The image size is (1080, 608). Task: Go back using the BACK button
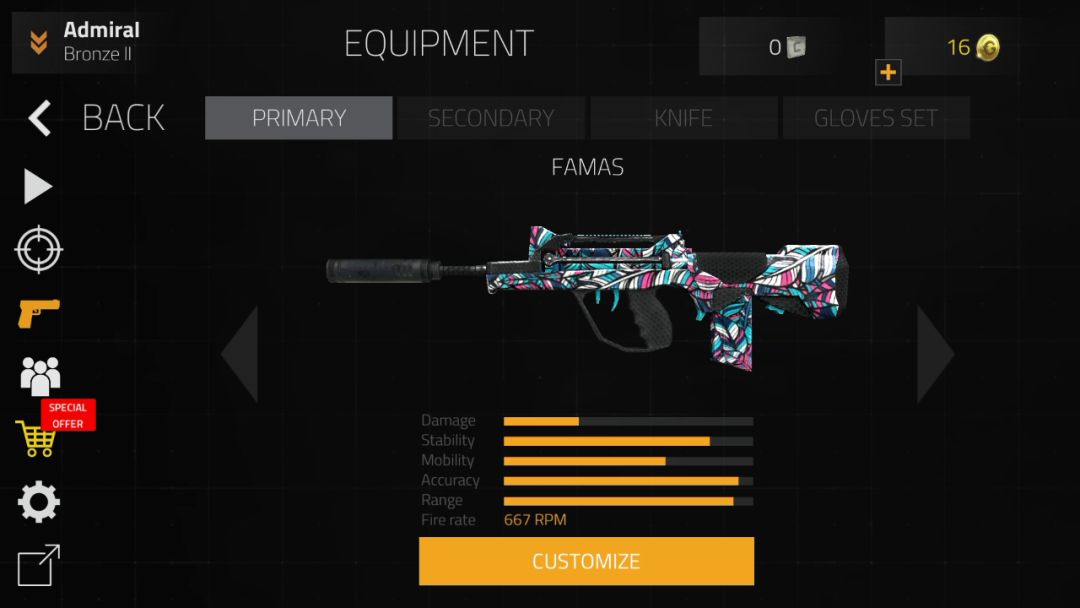(97, 118)
